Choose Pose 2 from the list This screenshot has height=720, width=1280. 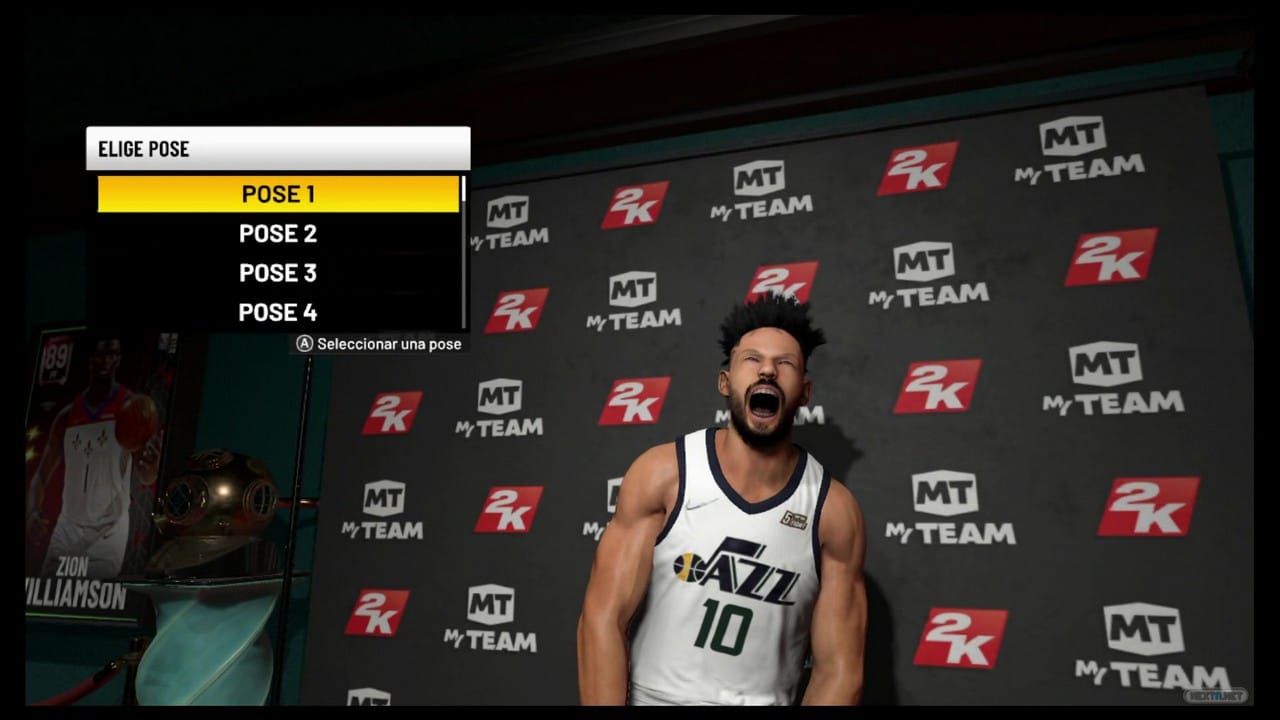coord(278,234)
